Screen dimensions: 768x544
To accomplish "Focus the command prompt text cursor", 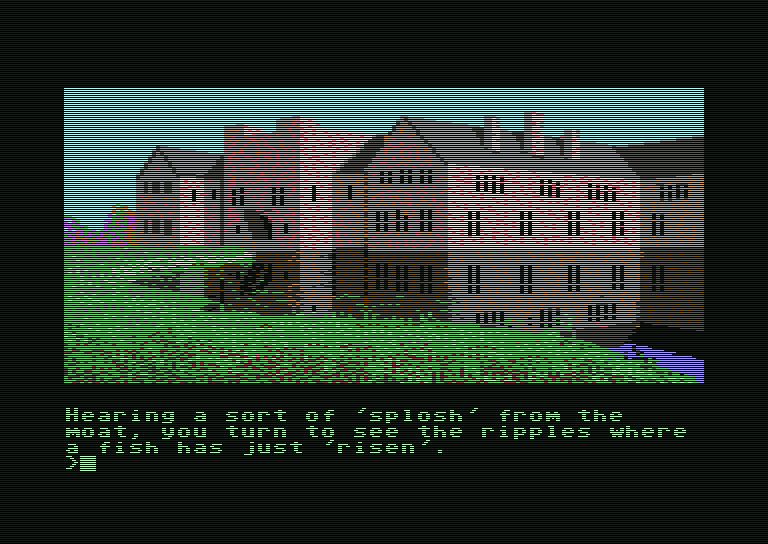I will tap(88, 463).
